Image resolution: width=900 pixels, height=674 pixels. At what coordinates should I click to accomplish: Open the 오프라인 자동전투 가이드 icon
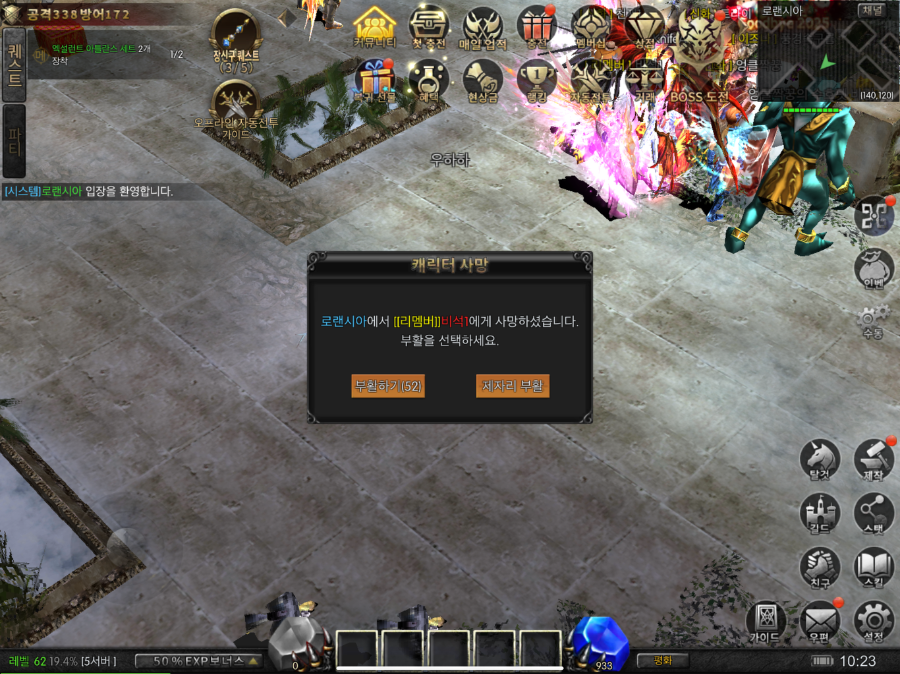(236, 106)
